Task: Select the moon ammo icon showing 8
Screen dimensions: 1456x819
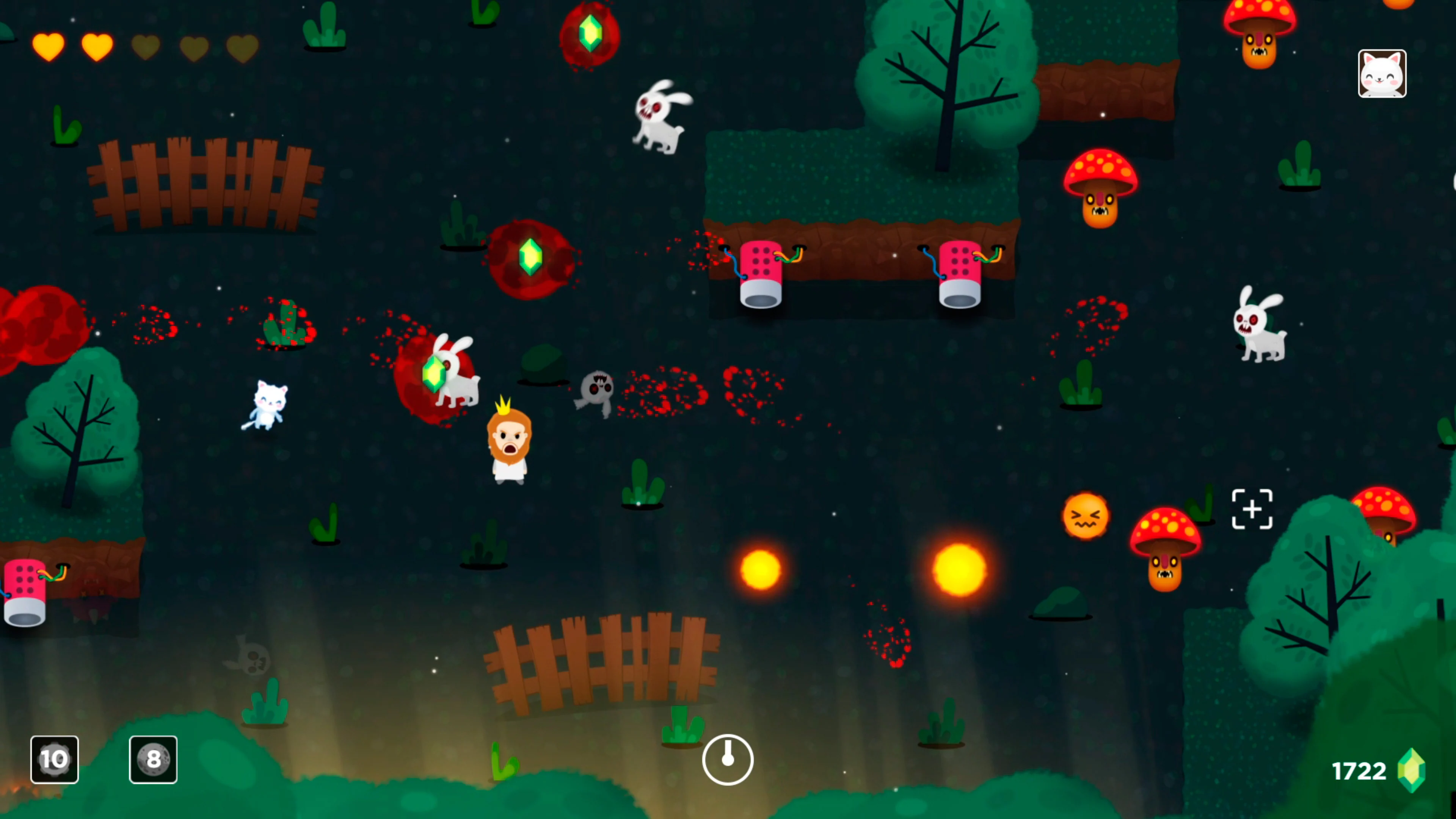Action: (x=152, y=759)
